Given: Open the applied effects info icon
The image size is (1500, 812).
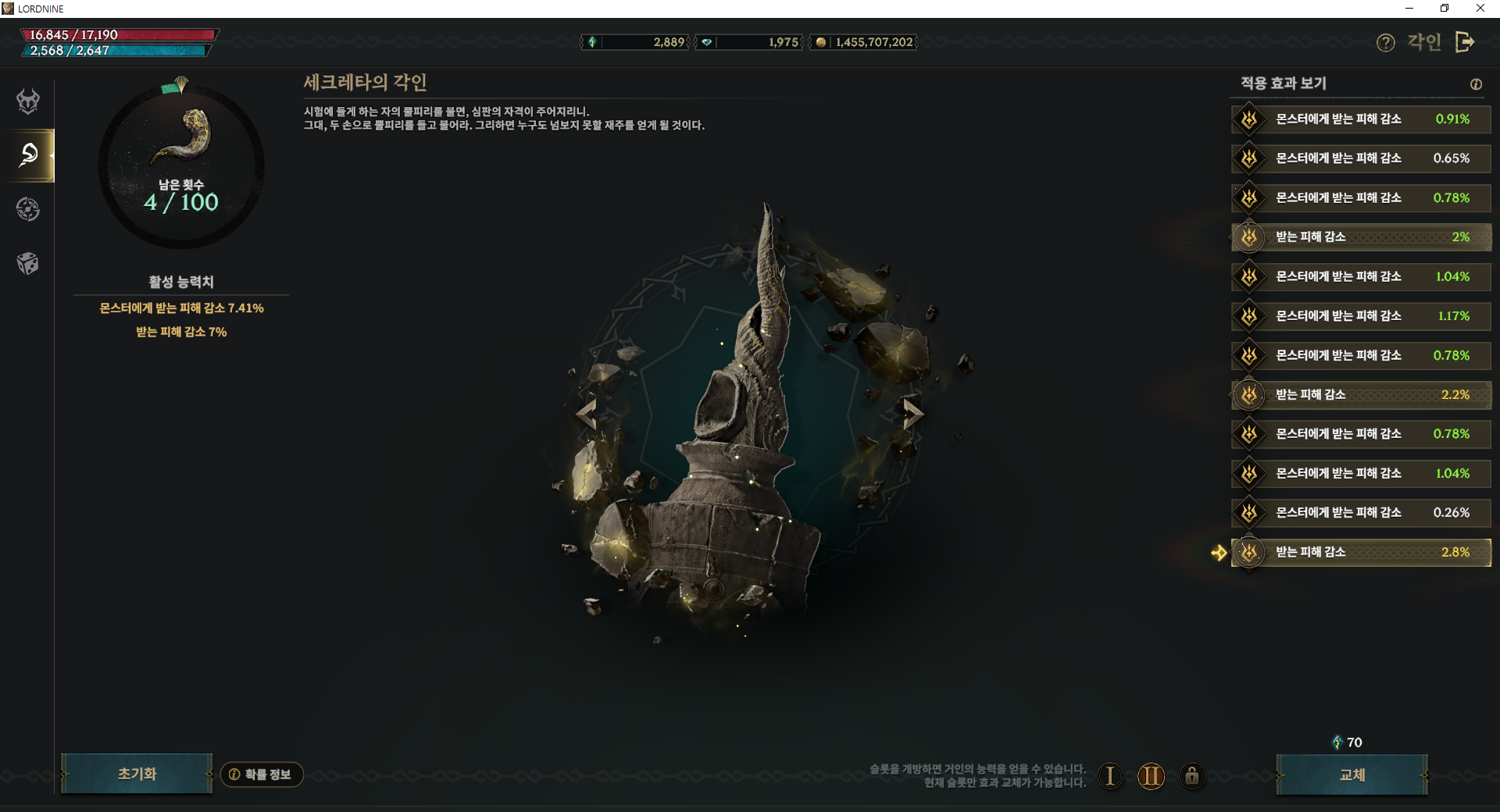Looking at the screenshot, I should [1476, 84].
